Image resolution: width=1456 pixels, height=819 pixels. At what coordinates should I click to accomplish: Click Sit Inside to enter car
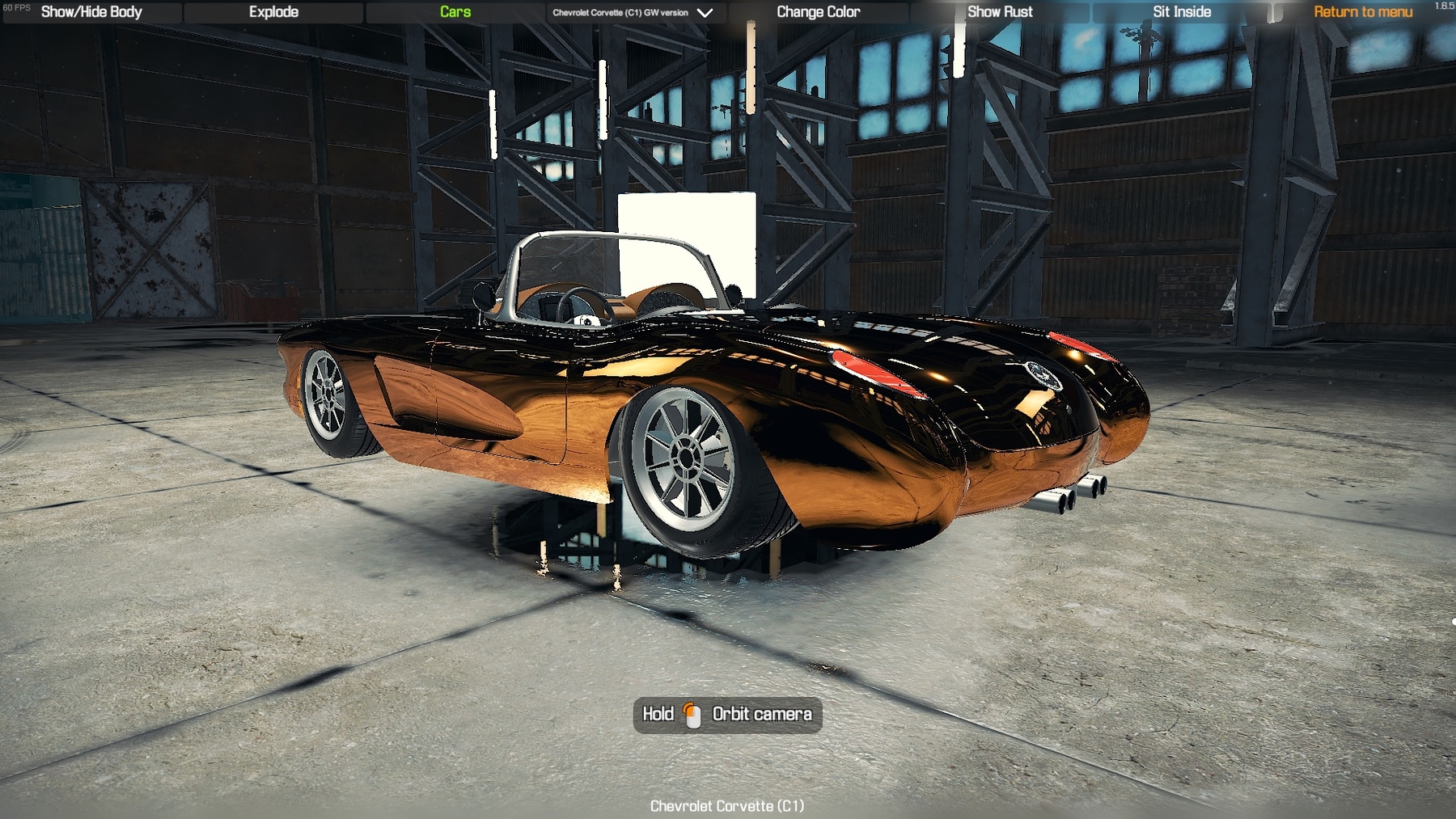[1182, 12]
